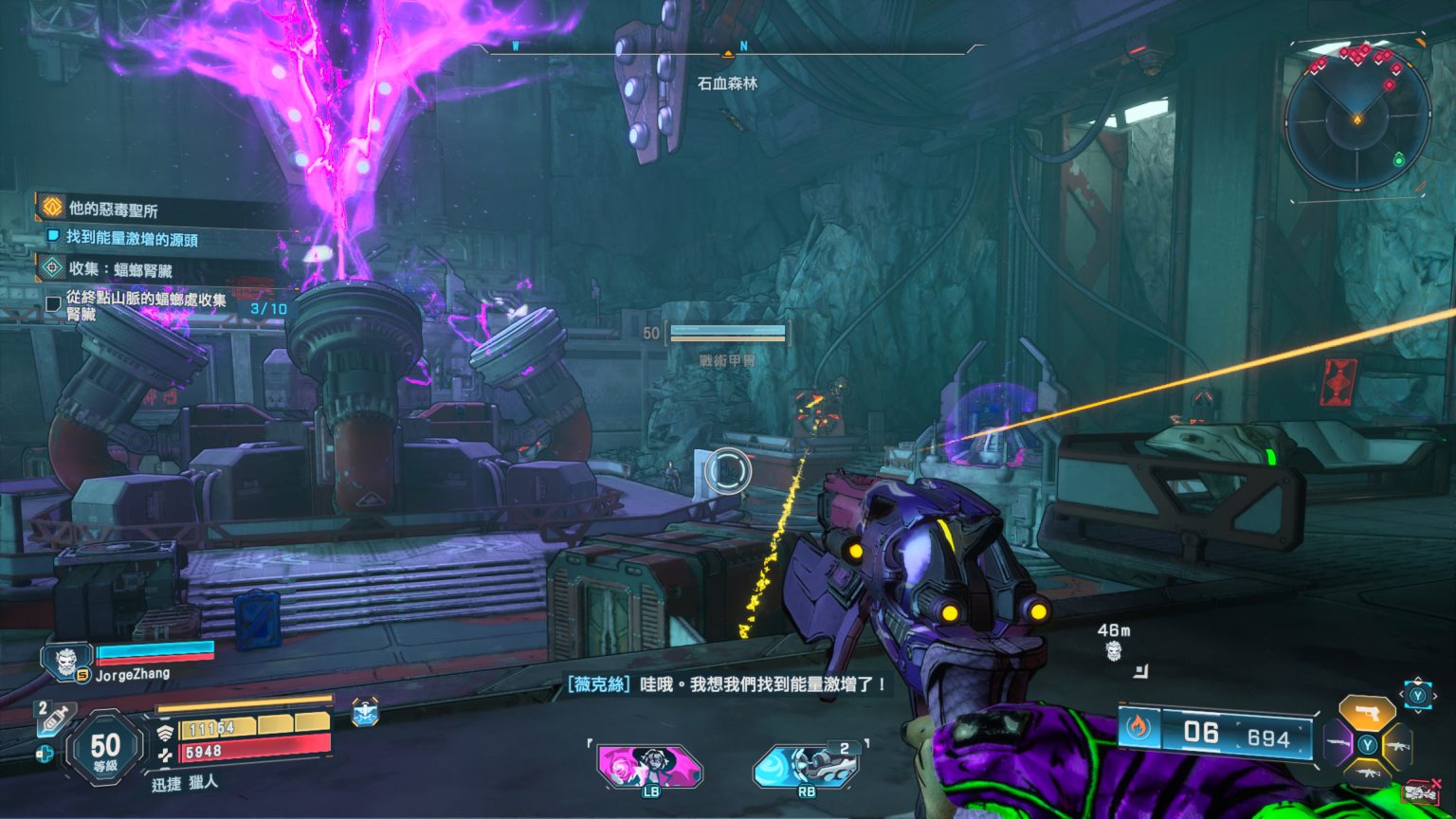1456x819 pixels.
Task: Click the teammate face marker showing 46m
Action: pyautogui.click(x=1114, y=650)
